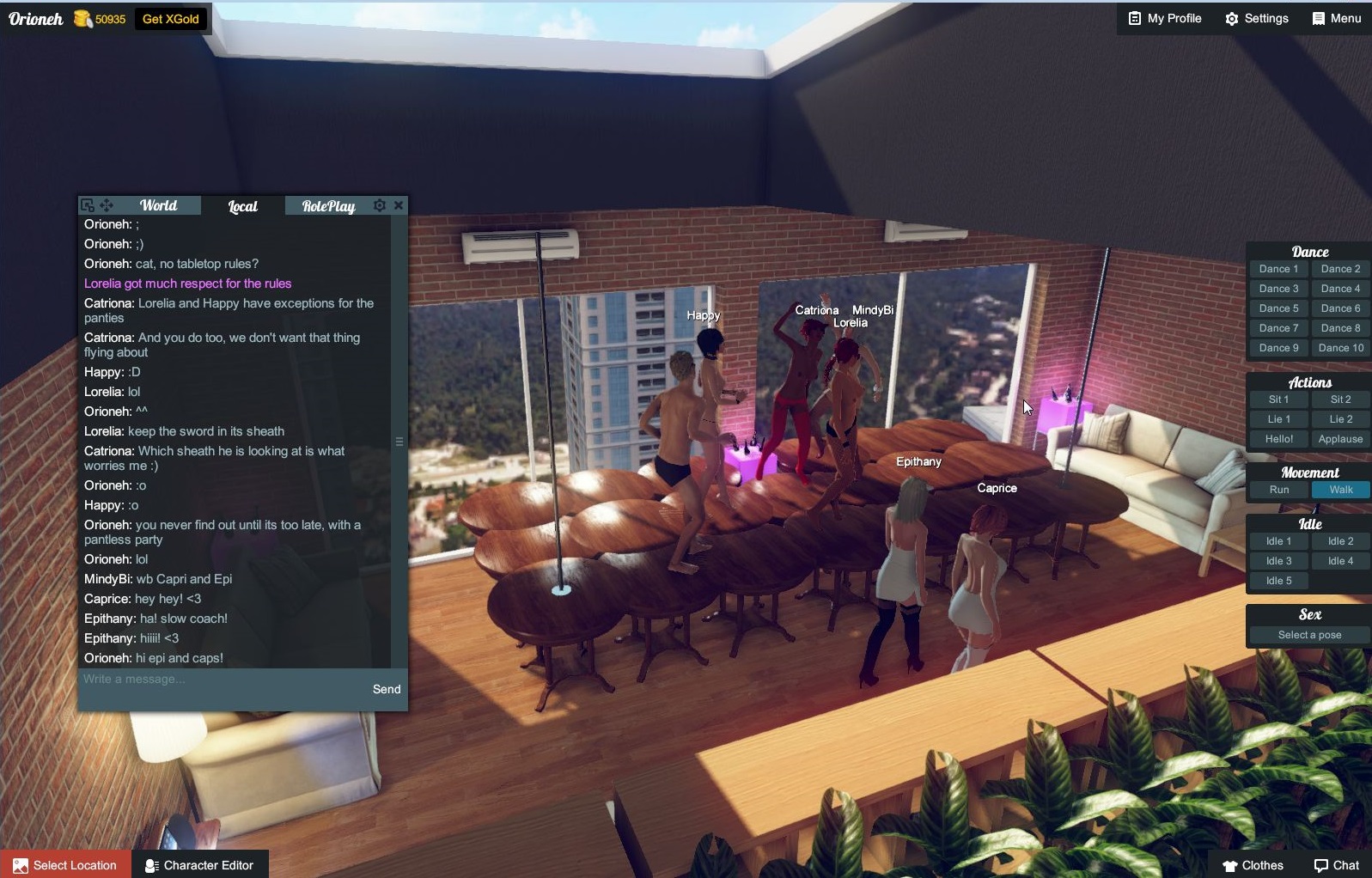Open the Chat panel from bottom bar

click(x=1336, y=865)
